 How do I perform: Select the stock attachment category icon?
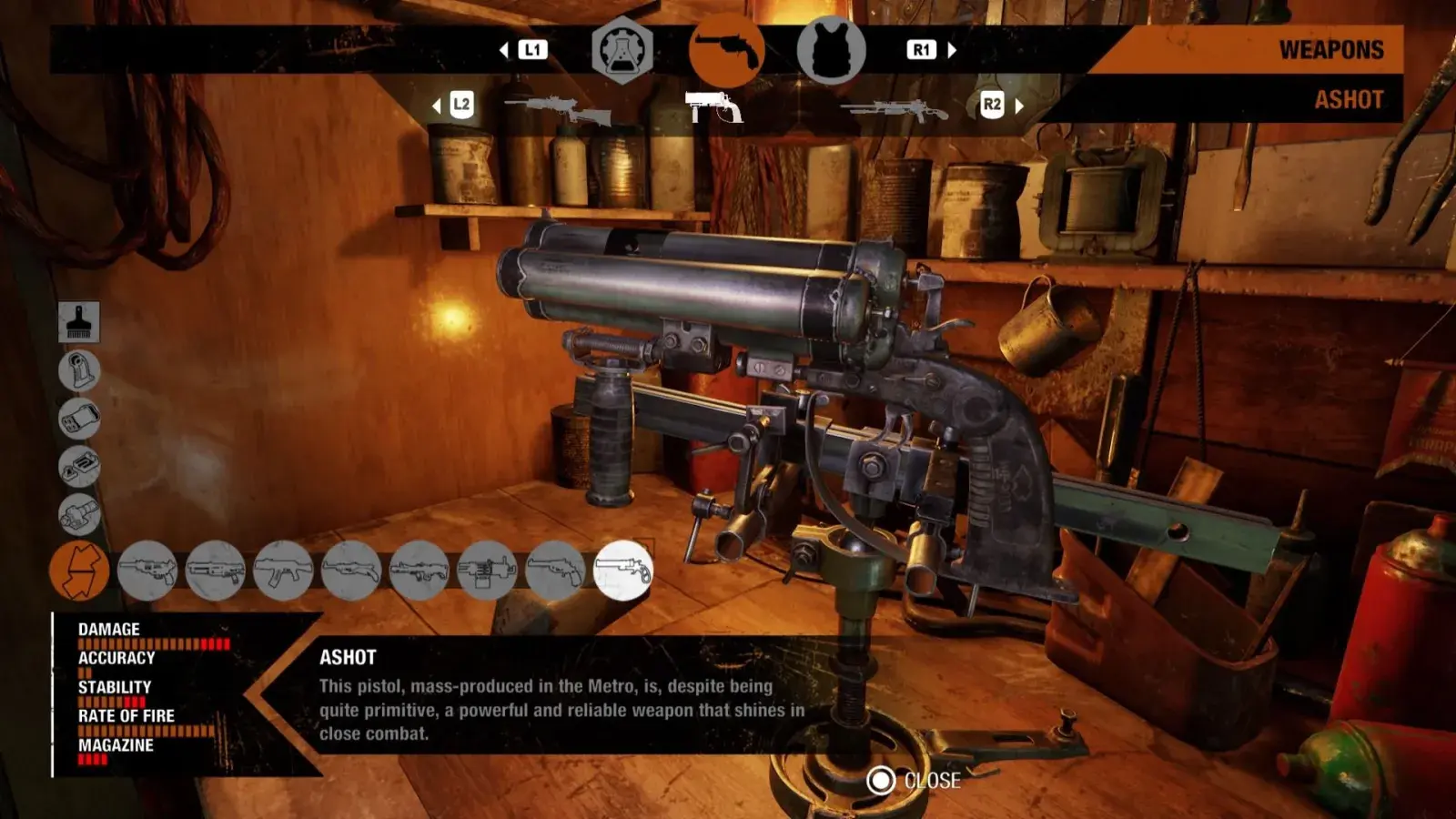pyautogui.click(x=79, y=370)
